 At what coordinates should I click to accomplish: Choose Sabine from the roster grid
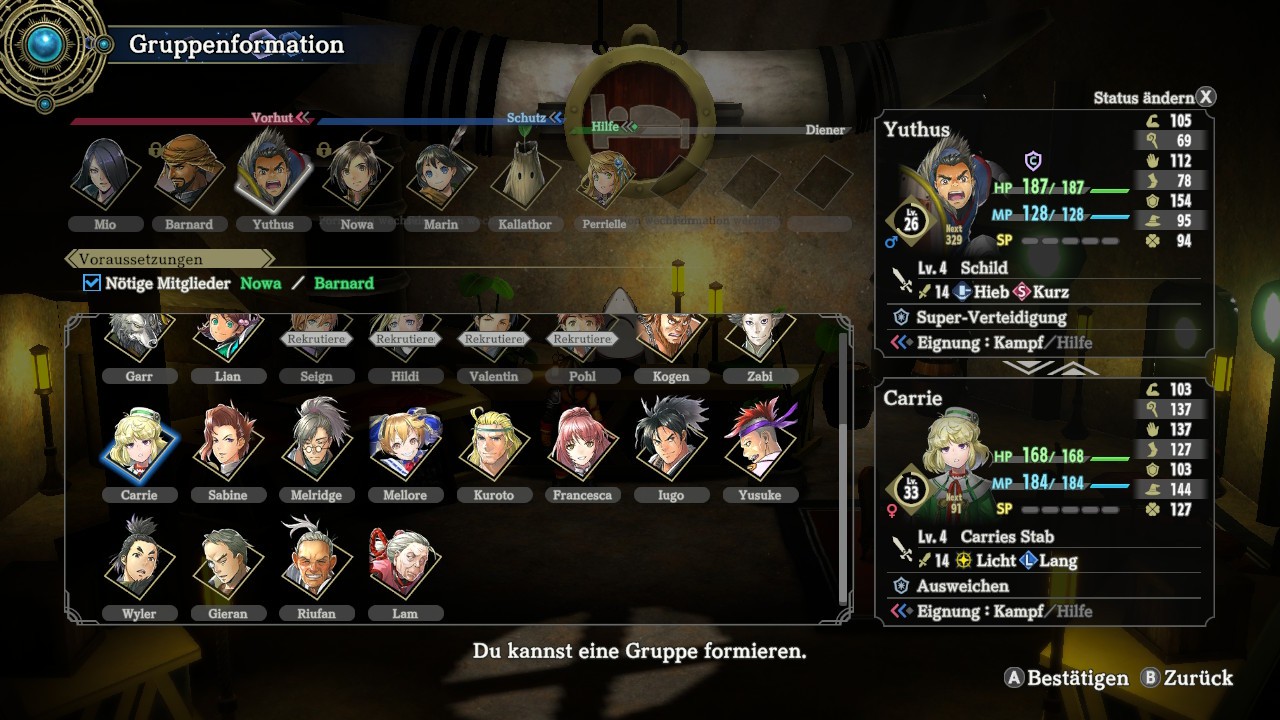click(x=227, y=446)
